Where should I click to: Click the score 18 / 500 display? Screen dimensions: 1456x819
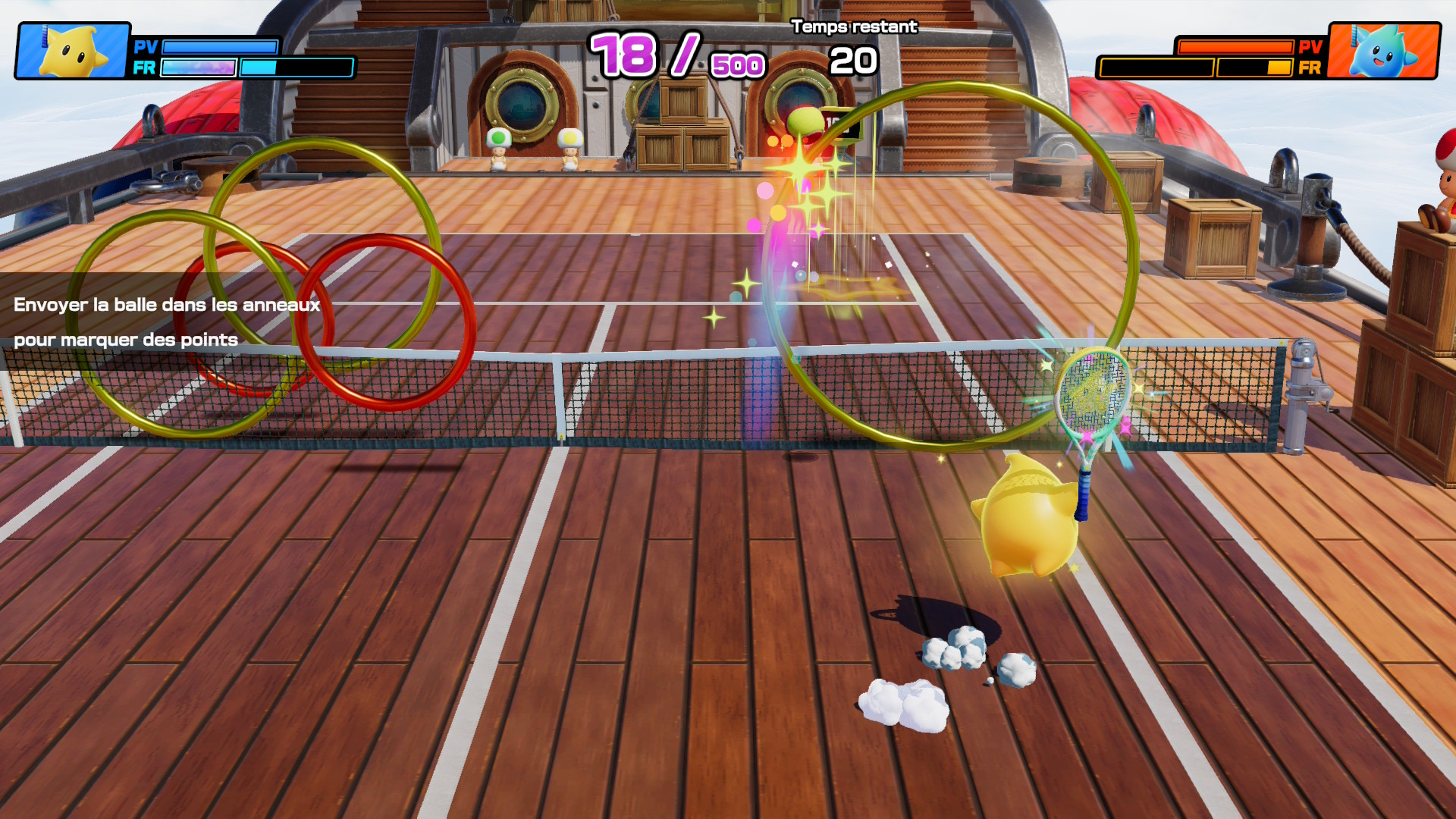coord(675,53)
